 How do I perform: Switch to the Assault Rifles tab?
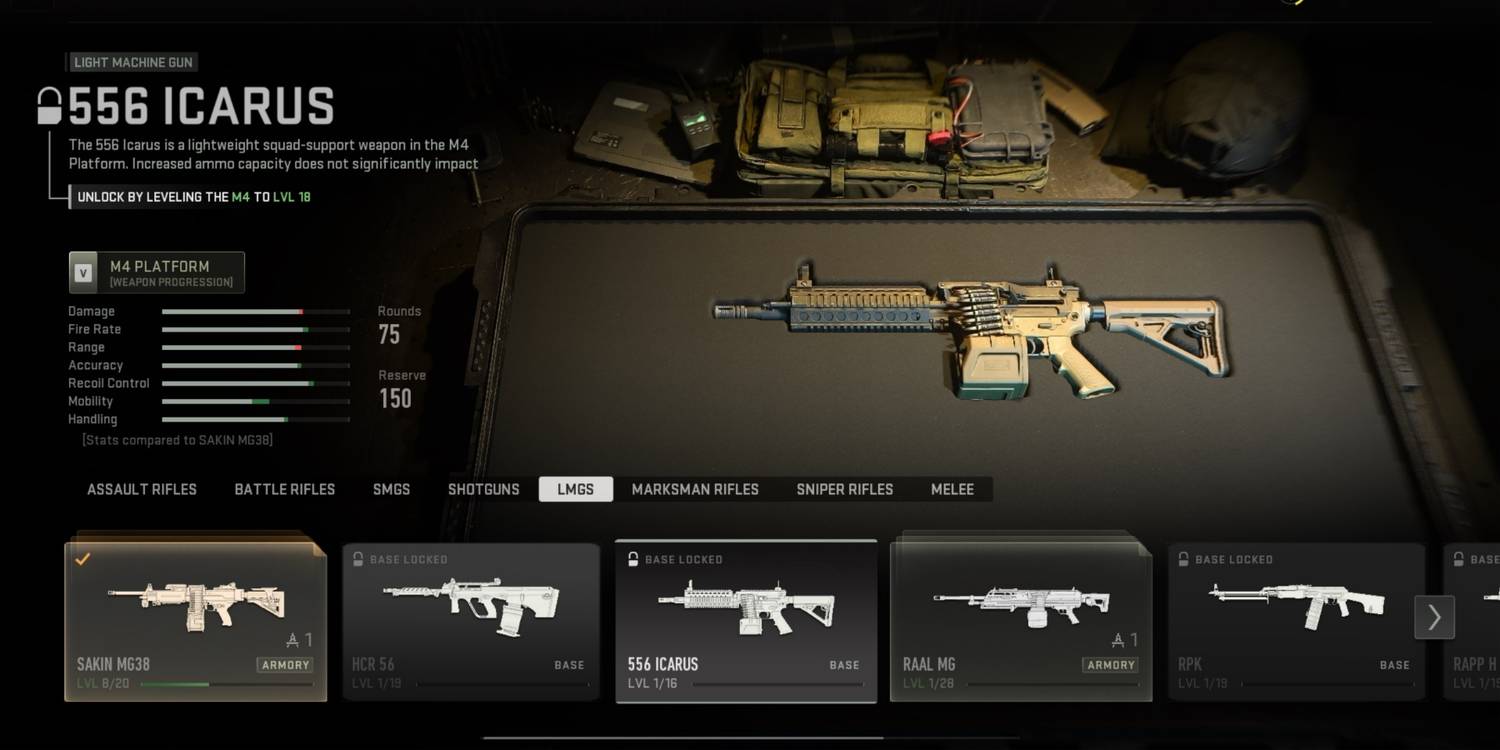tap(142, 489)
